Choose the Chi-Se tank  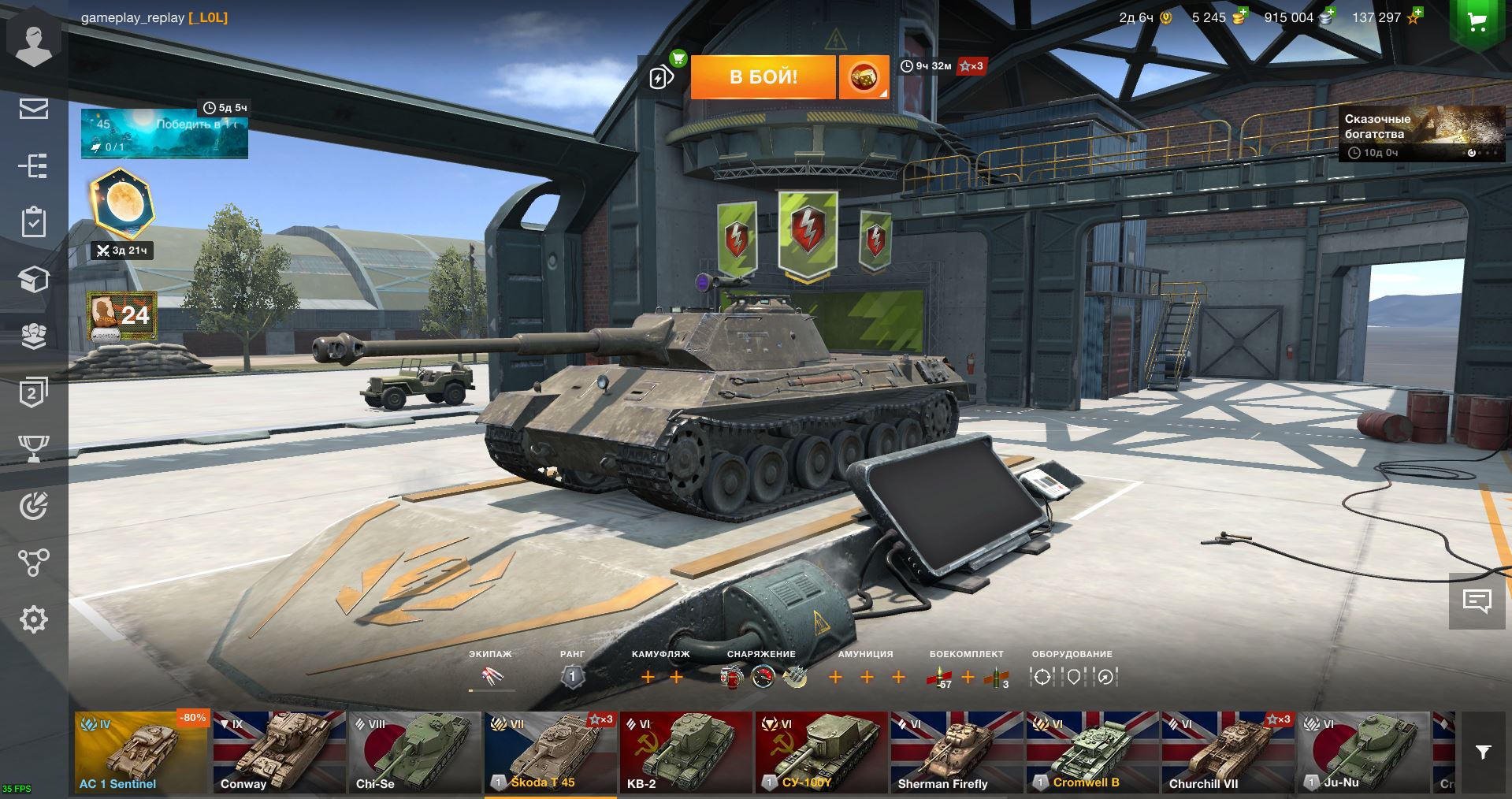pyautogui.click(x=414, y=753)
